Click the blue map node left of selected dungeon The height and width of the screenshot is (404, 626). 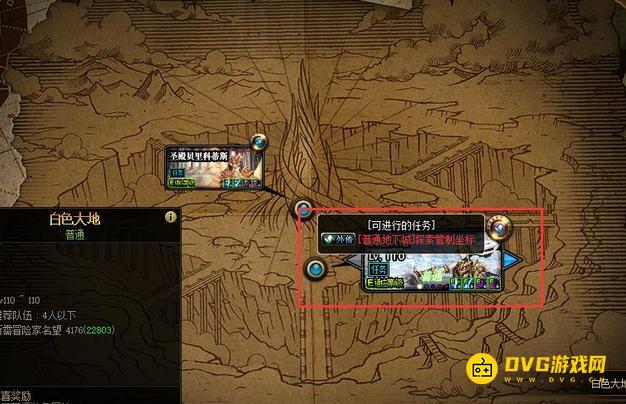click(x=317, y=269)
